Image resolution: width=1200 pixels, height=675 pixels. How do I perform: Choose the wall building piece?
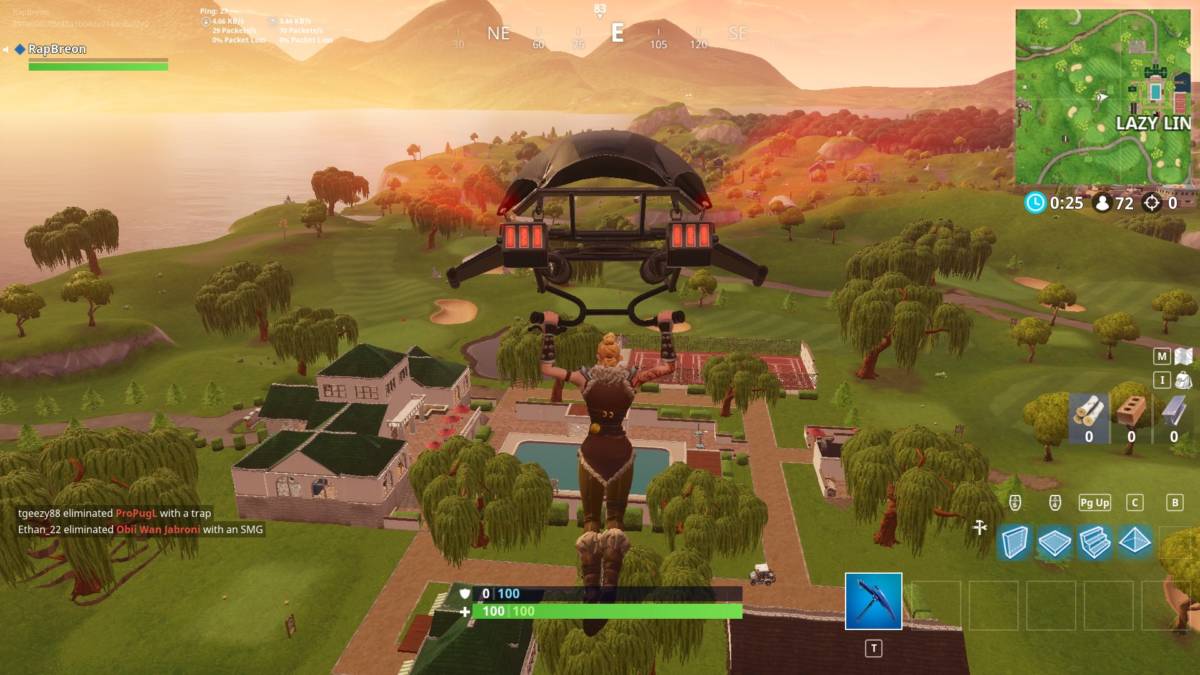click(x=1014, y=542)
